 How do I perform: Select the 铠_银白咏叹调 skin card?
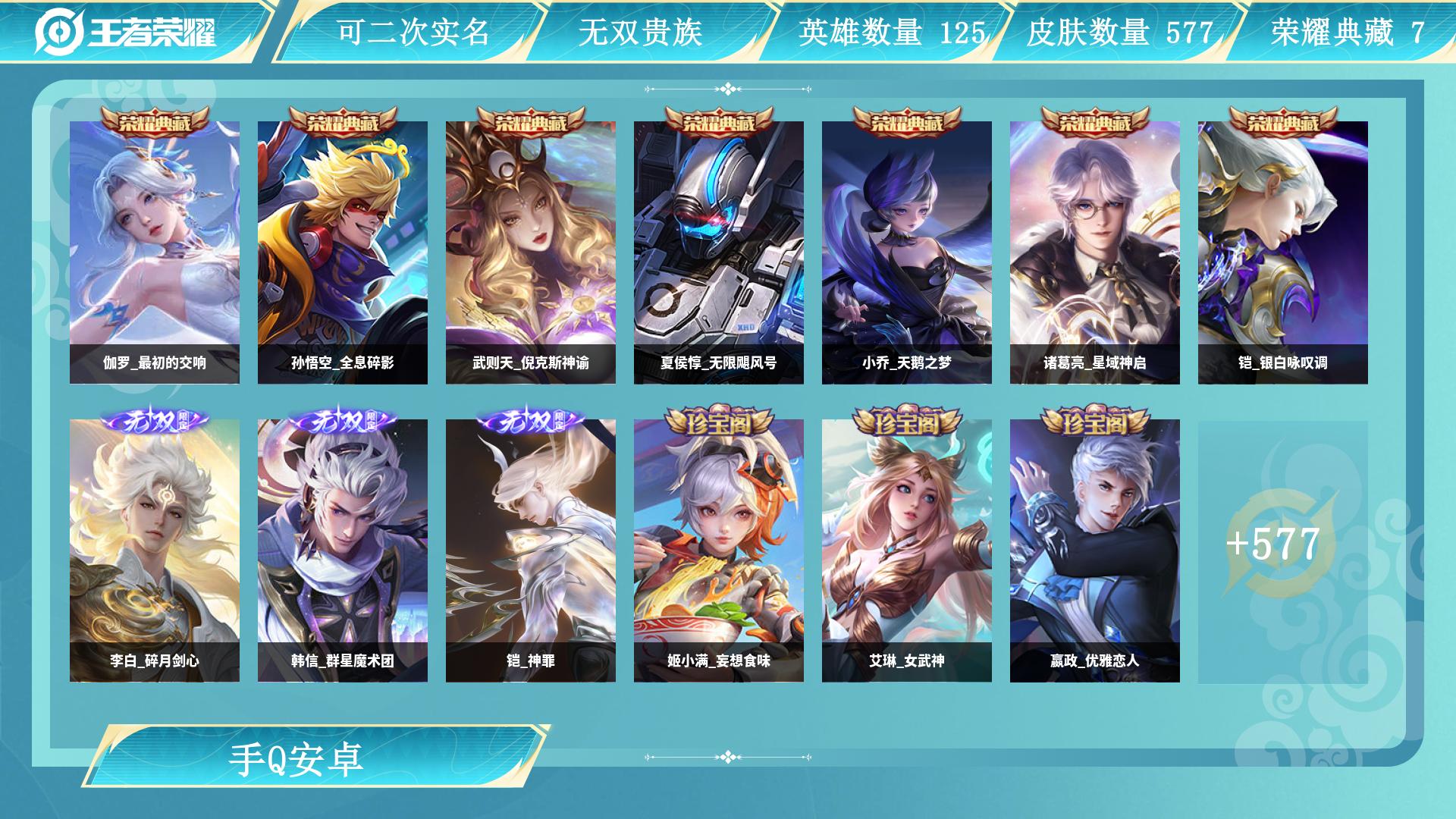[1283, 252]
